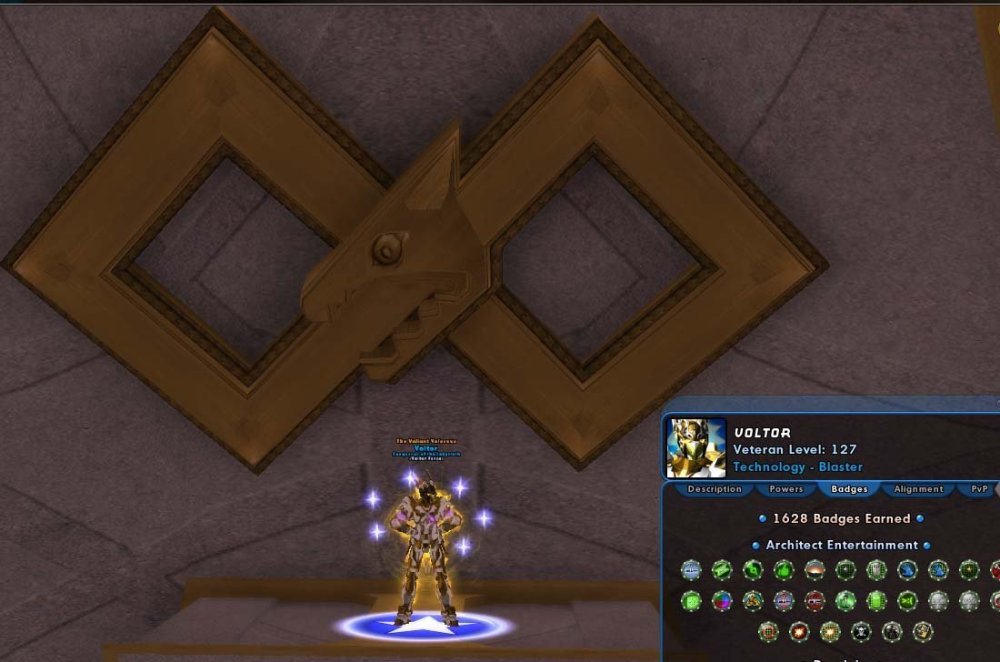Pick the multicolored pie chart badge
This screenshot has width=1000, height=662.
pyautogui.click(x=721, y=601)
